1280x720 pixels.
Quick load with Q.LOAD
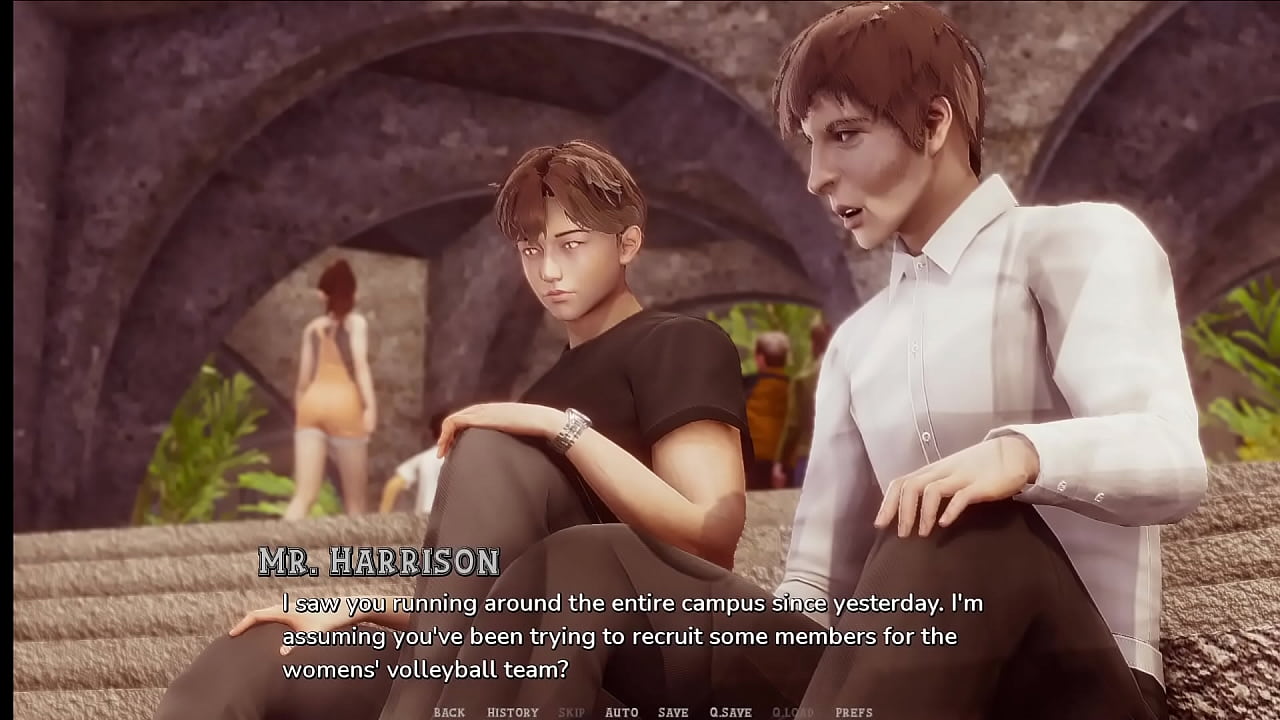(793, 712)
